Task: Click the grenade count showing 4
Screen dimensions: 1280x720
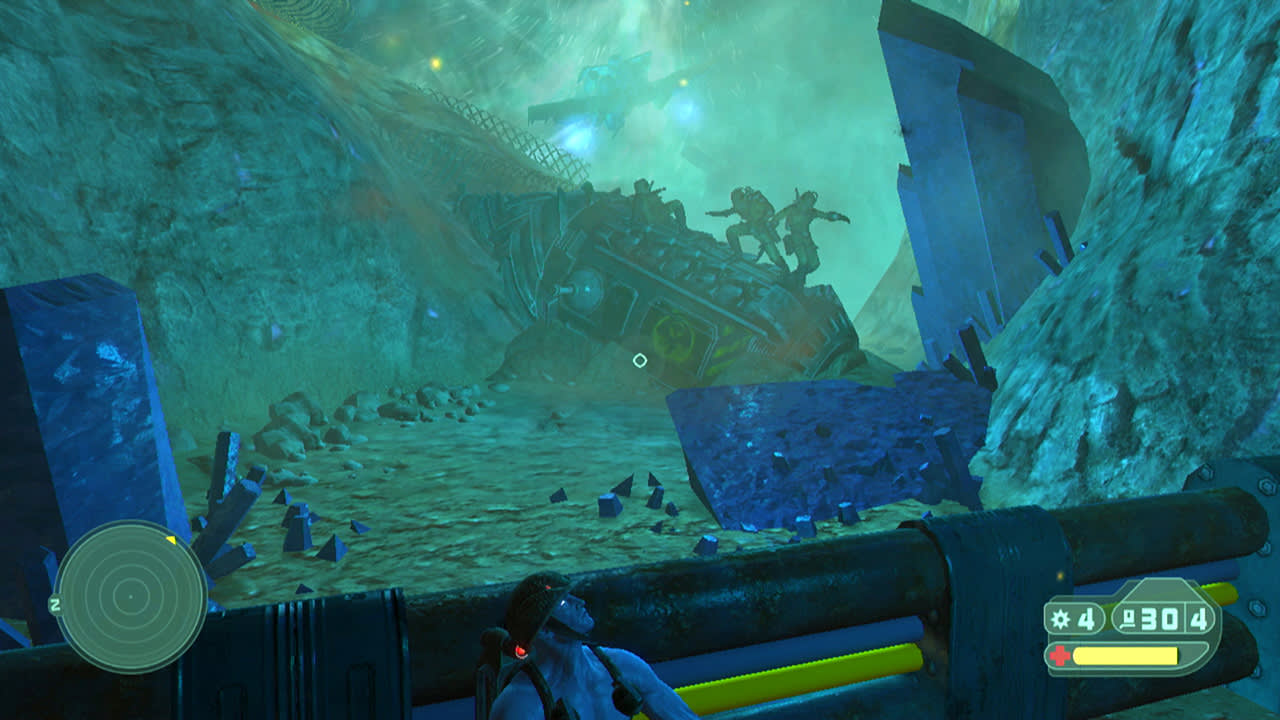Action: coord(1086,618)
